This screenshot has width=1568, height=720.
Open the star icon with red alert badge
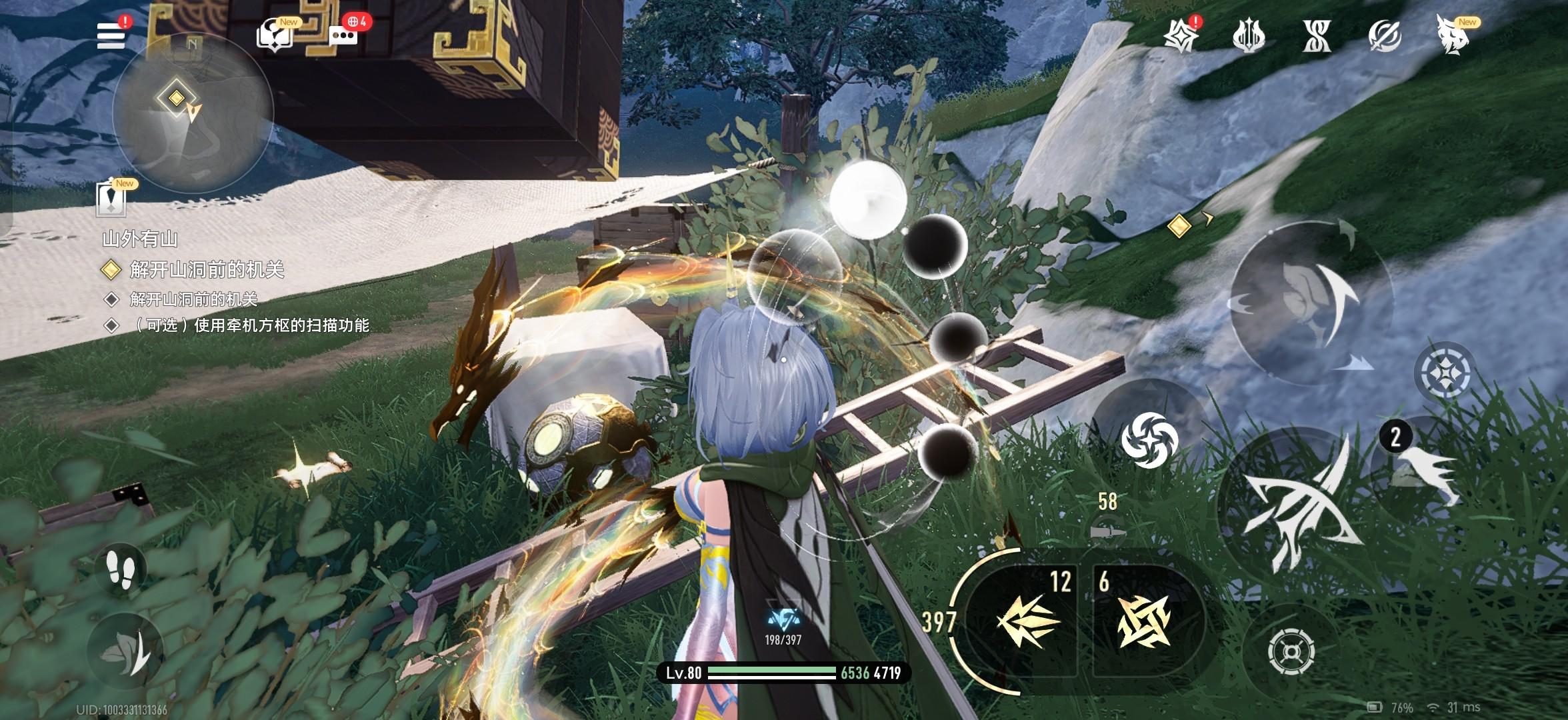1181,35
